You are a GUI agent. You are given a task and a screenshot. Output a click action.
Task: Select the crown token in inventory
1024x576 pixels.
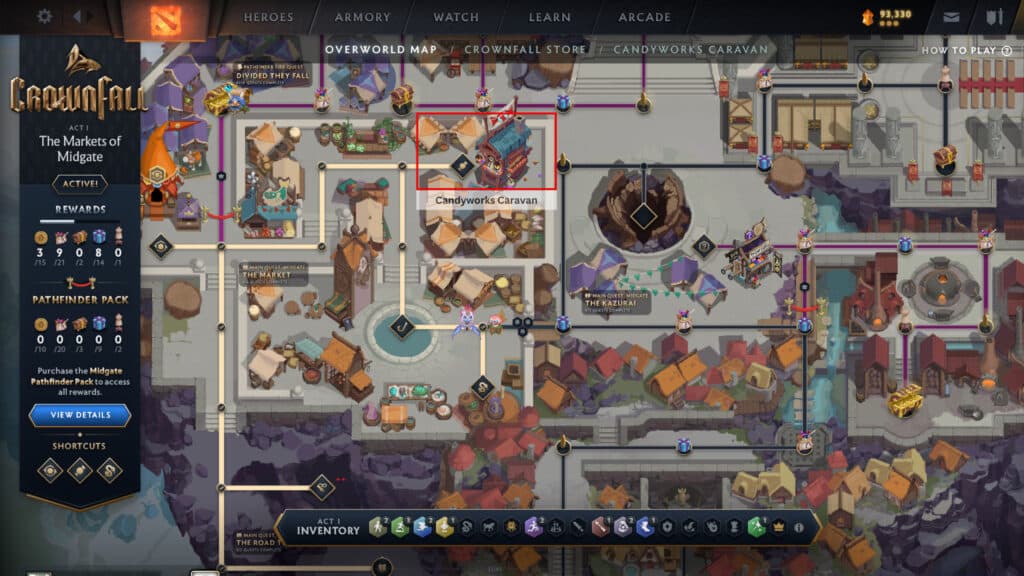776,527
